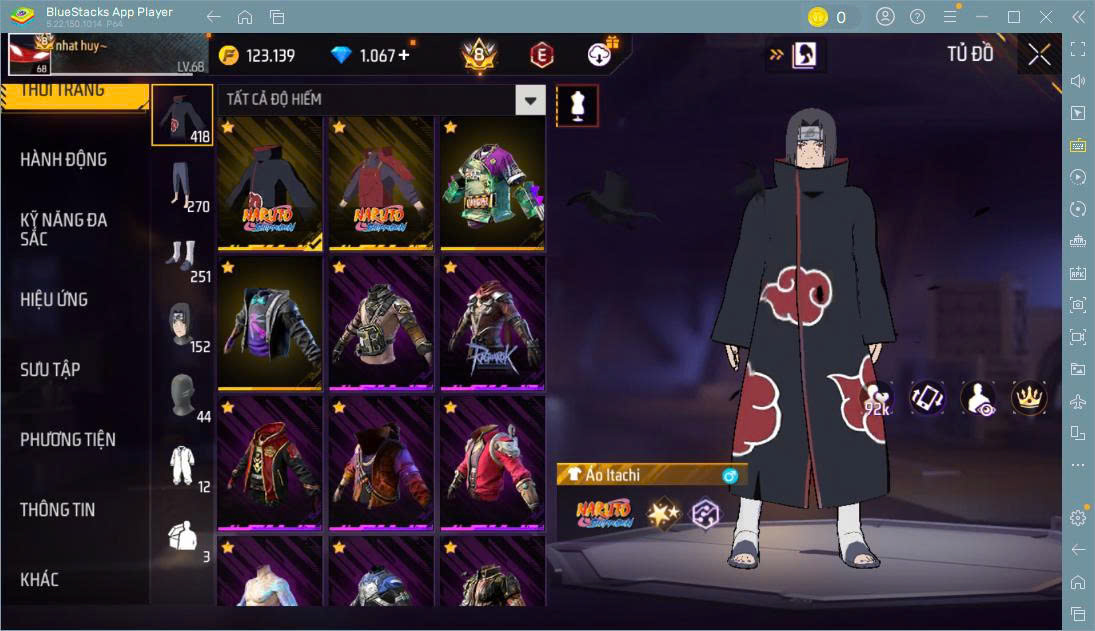The image size is (1095, 631).
Task: Open the HÀNH ĐỘNG category
Action: tap(64, 160)
